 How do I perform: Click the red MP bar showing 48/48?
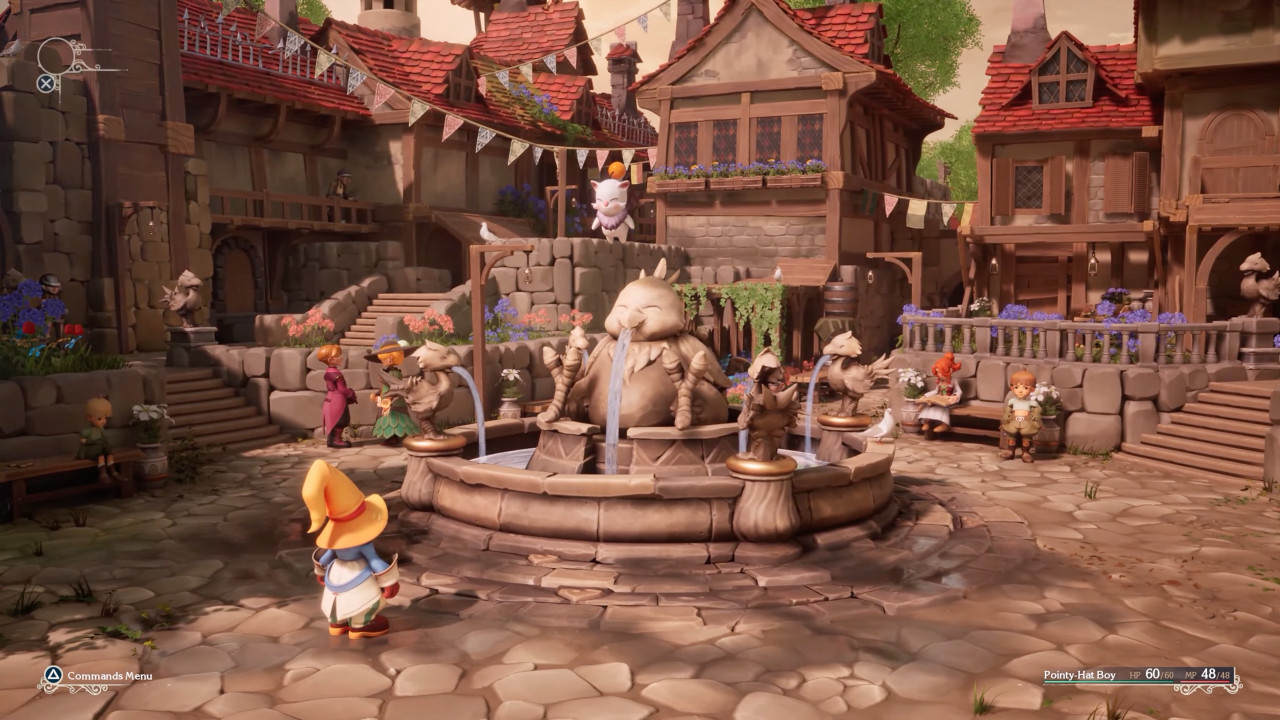click(x=1207, y=682)
